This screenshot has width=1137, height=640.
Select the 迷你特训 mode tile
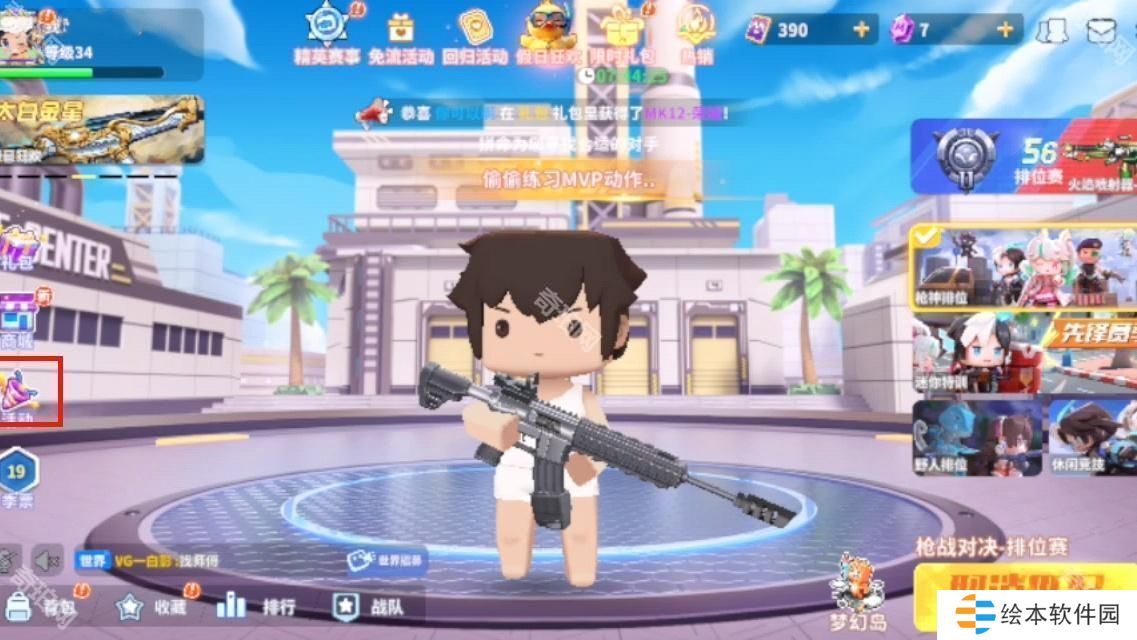tap(975, 355)
